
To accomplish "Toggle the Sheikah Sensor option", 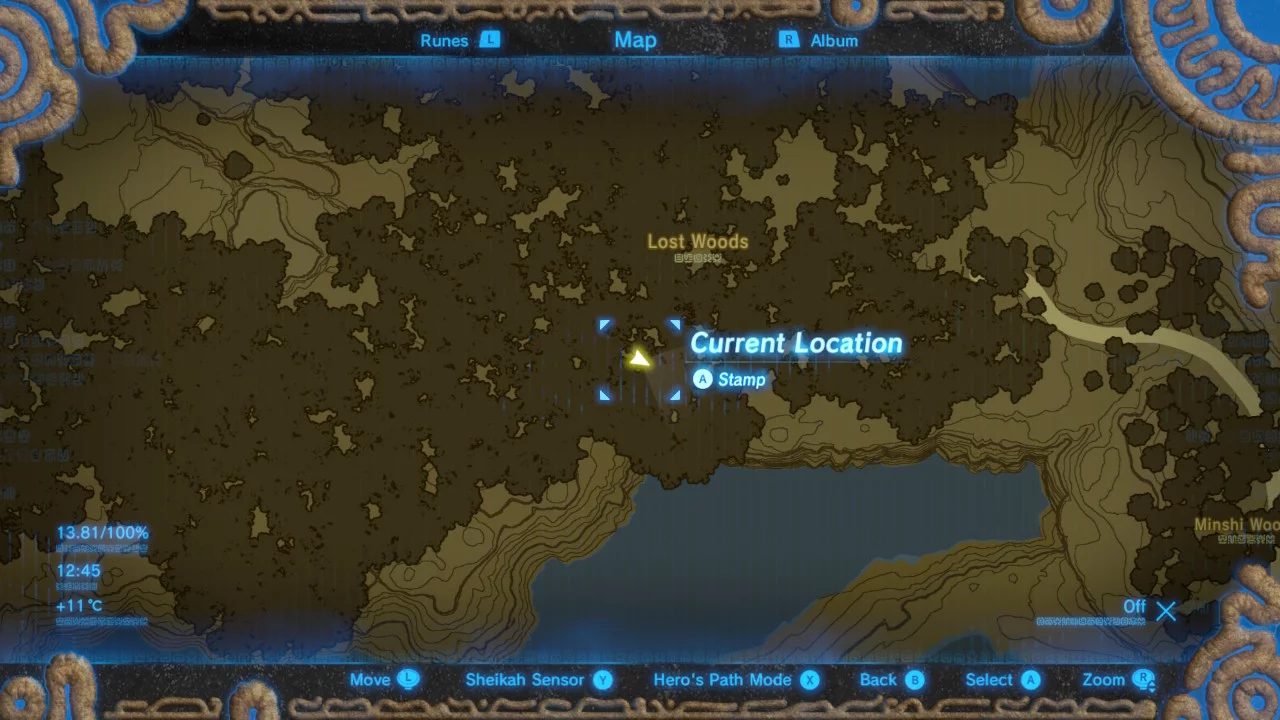I will [538, 680].
